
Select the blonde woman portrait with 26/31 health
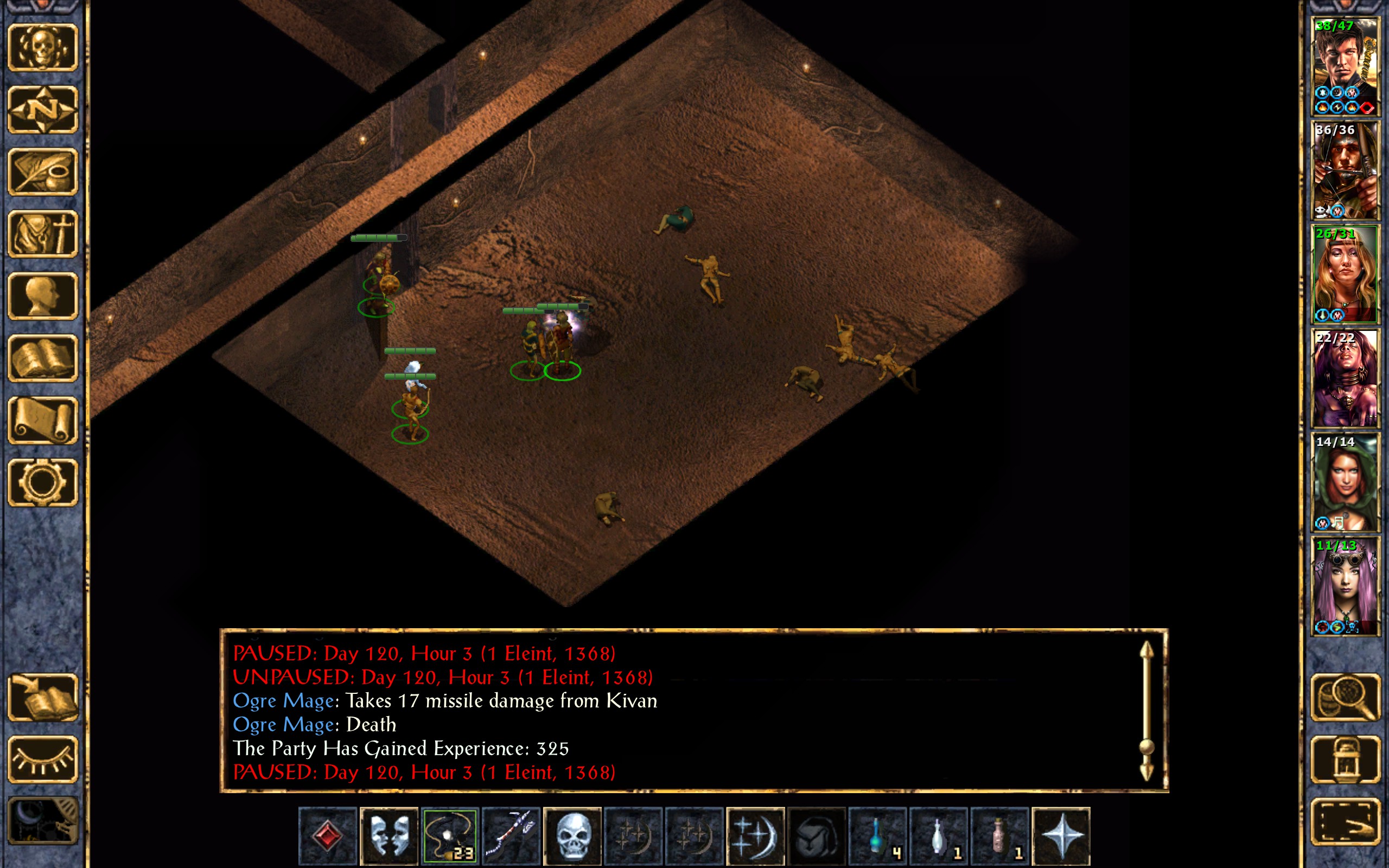(1345, 275)
